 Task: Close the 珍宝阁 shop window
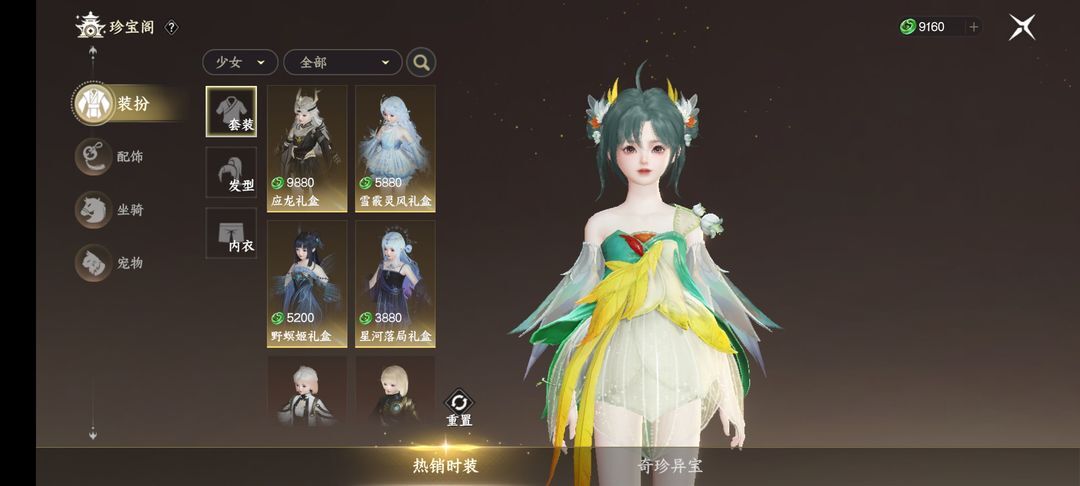pyautogui.click(x=1021, y=27)
